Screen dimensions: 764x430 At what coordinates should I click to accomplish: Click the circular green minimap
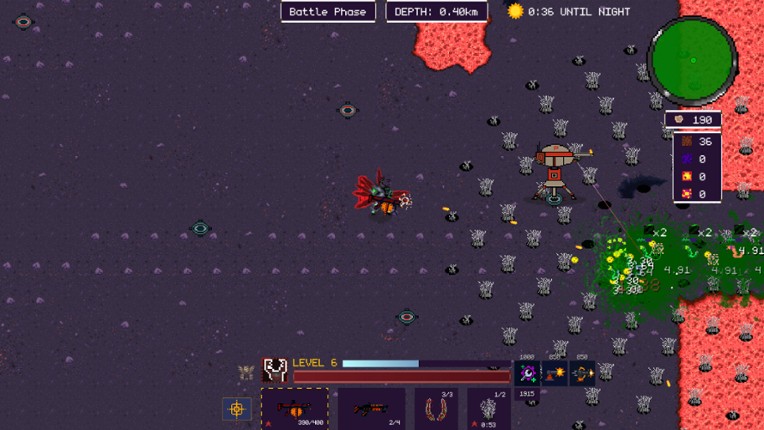pyautogui.click(x=692, y=58)
